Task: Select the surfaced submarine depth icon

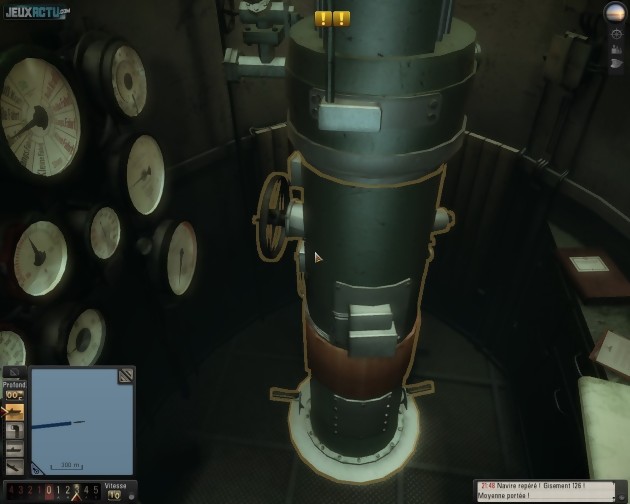Action: (x=15, y=412)
